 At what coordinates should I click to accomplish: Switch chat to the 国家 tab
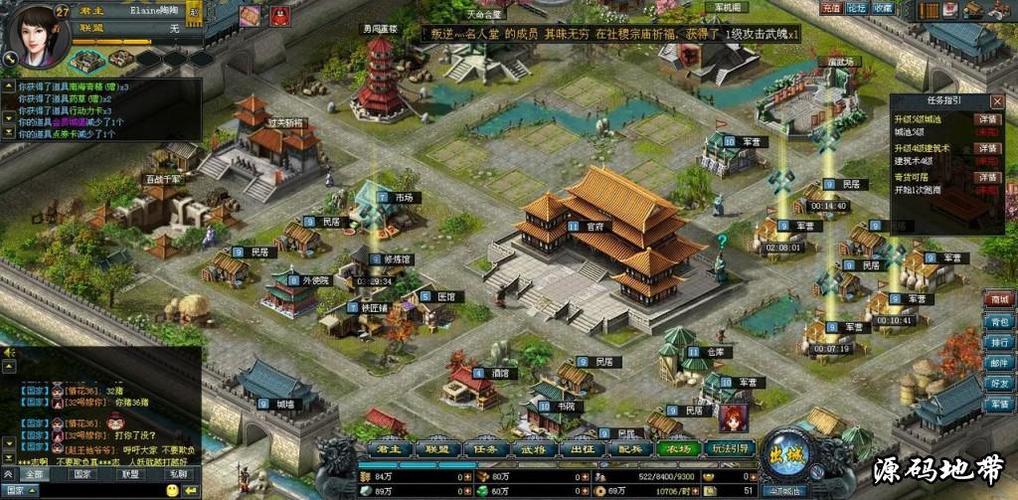(83, 474)
